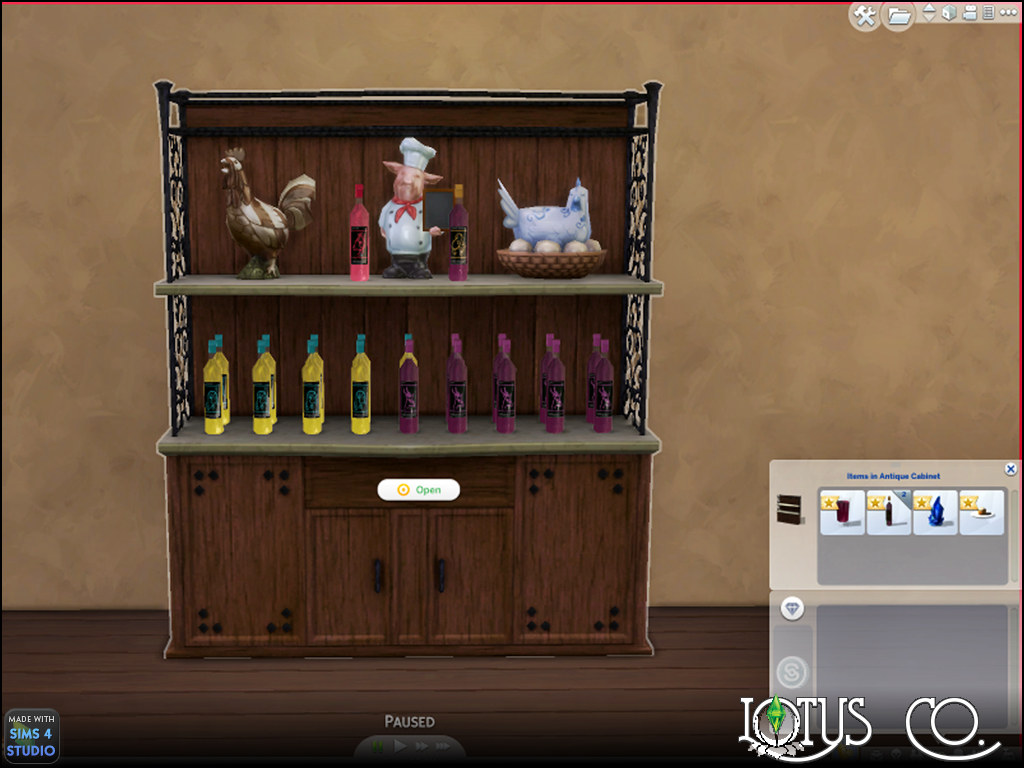Open the gallery folder icon

898,15
